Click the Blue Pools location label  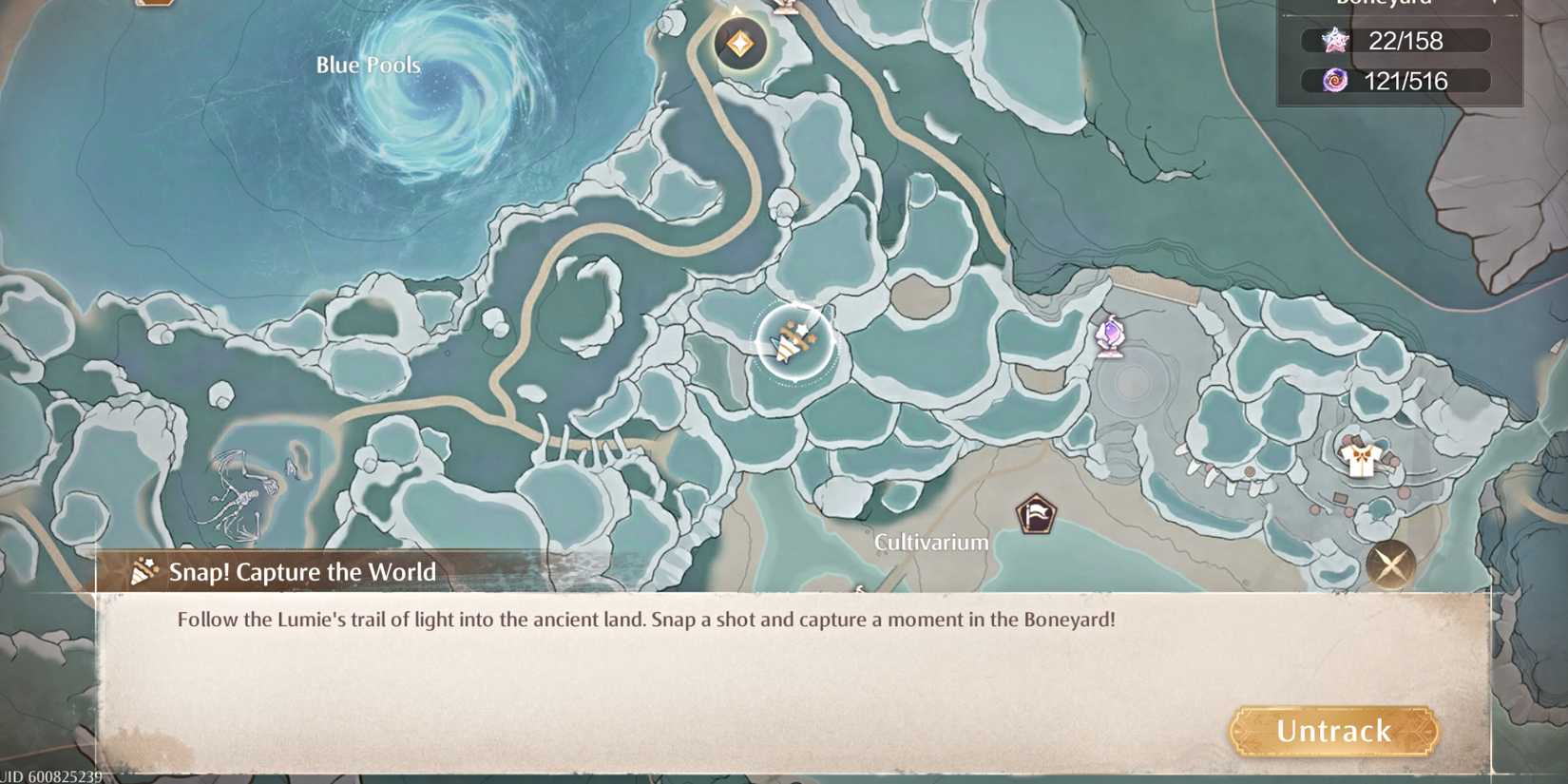(369, 65)
